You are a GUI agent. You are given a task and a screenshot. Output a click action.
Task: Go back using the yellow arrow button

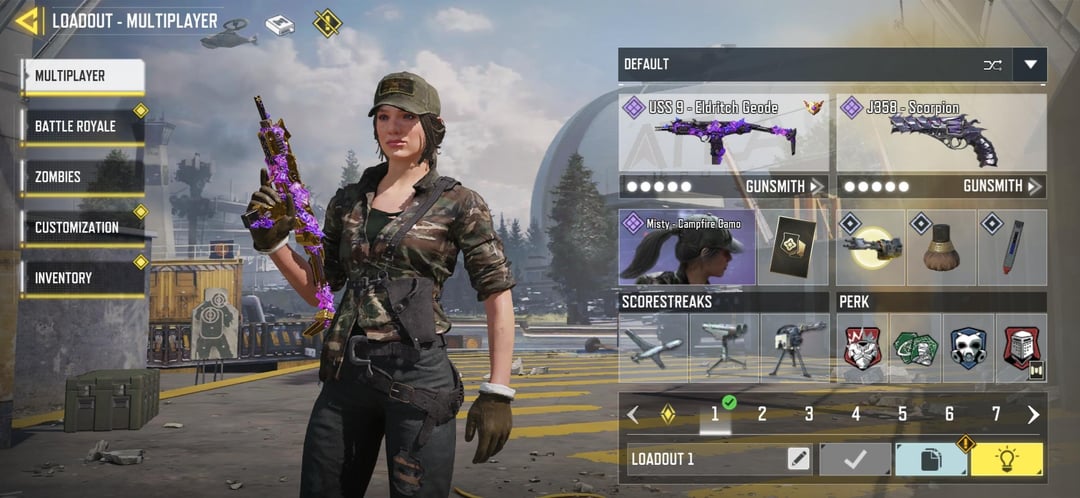27,21
